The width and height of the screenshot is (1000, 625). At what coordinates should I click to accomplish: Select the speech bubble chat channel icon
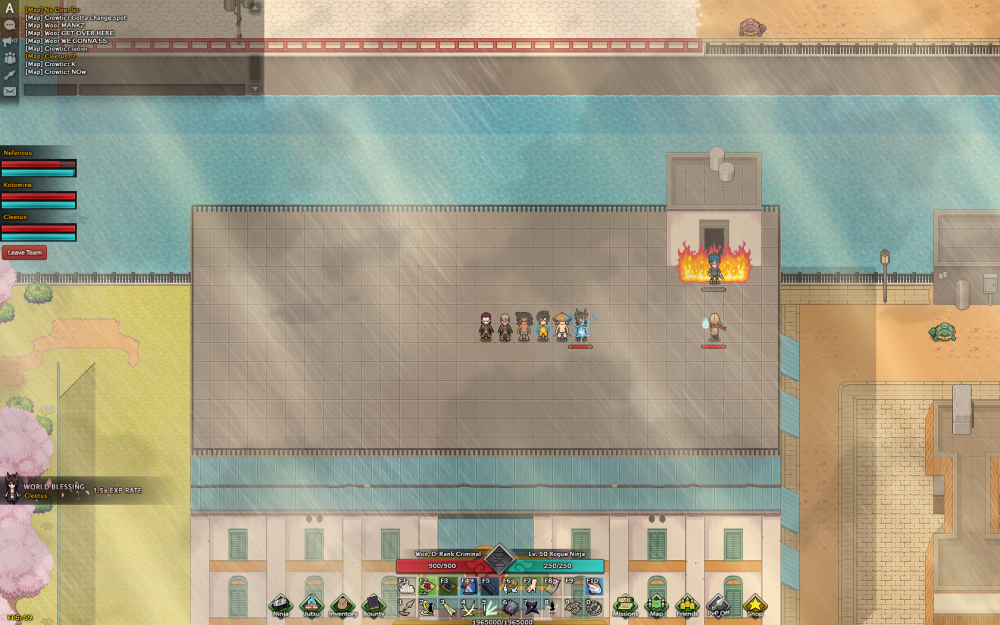coord(10,24)
